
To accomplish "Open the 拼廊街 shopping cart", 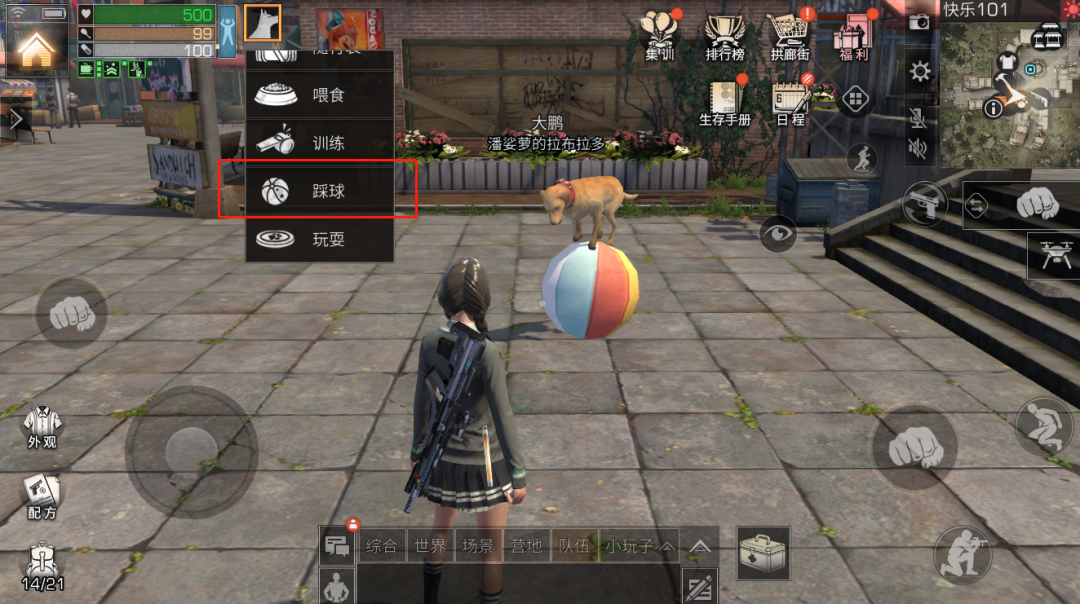I will click(x=788, y=36).
